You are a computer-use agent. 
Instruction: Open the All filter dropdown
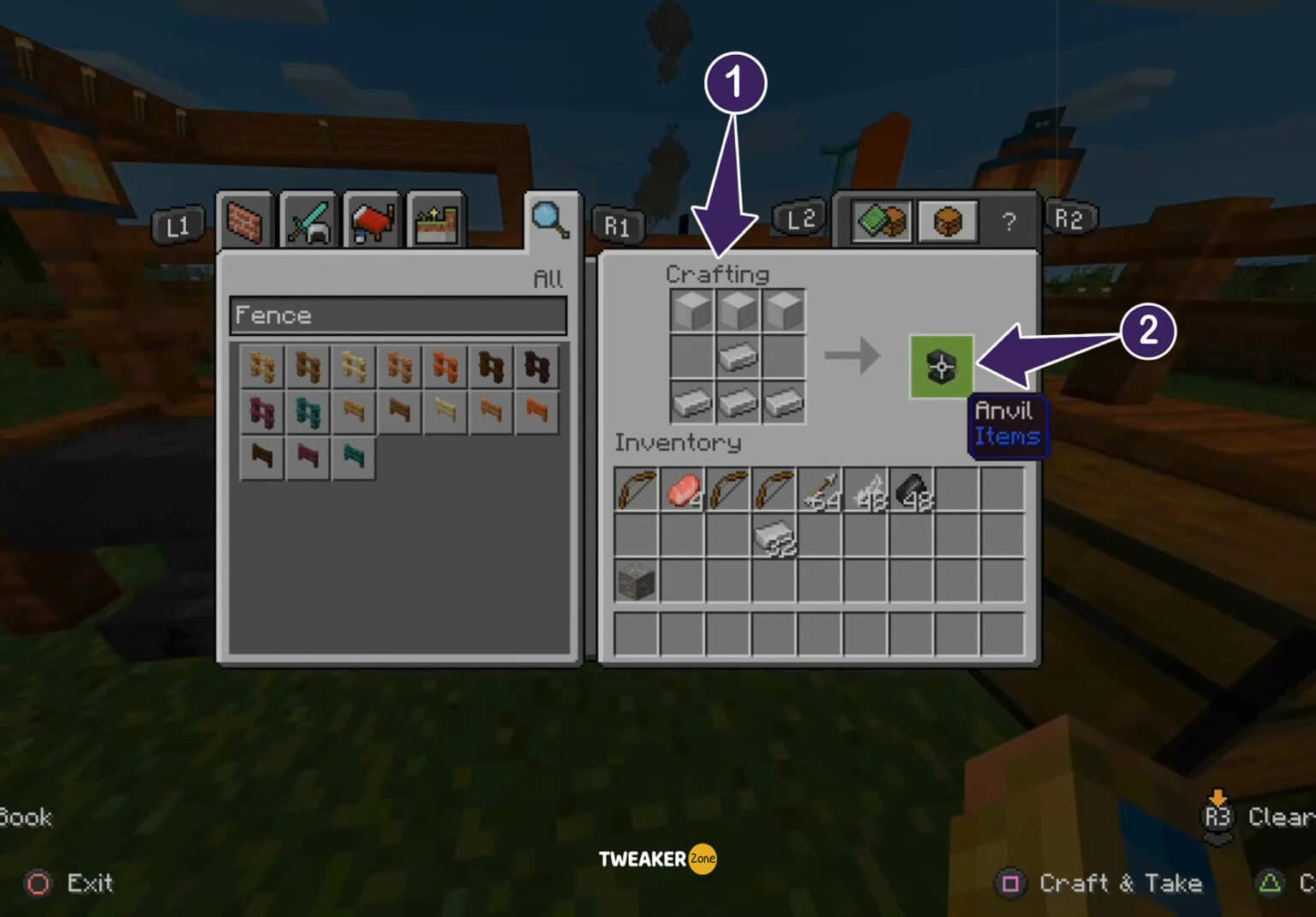[x=547, y=279]
